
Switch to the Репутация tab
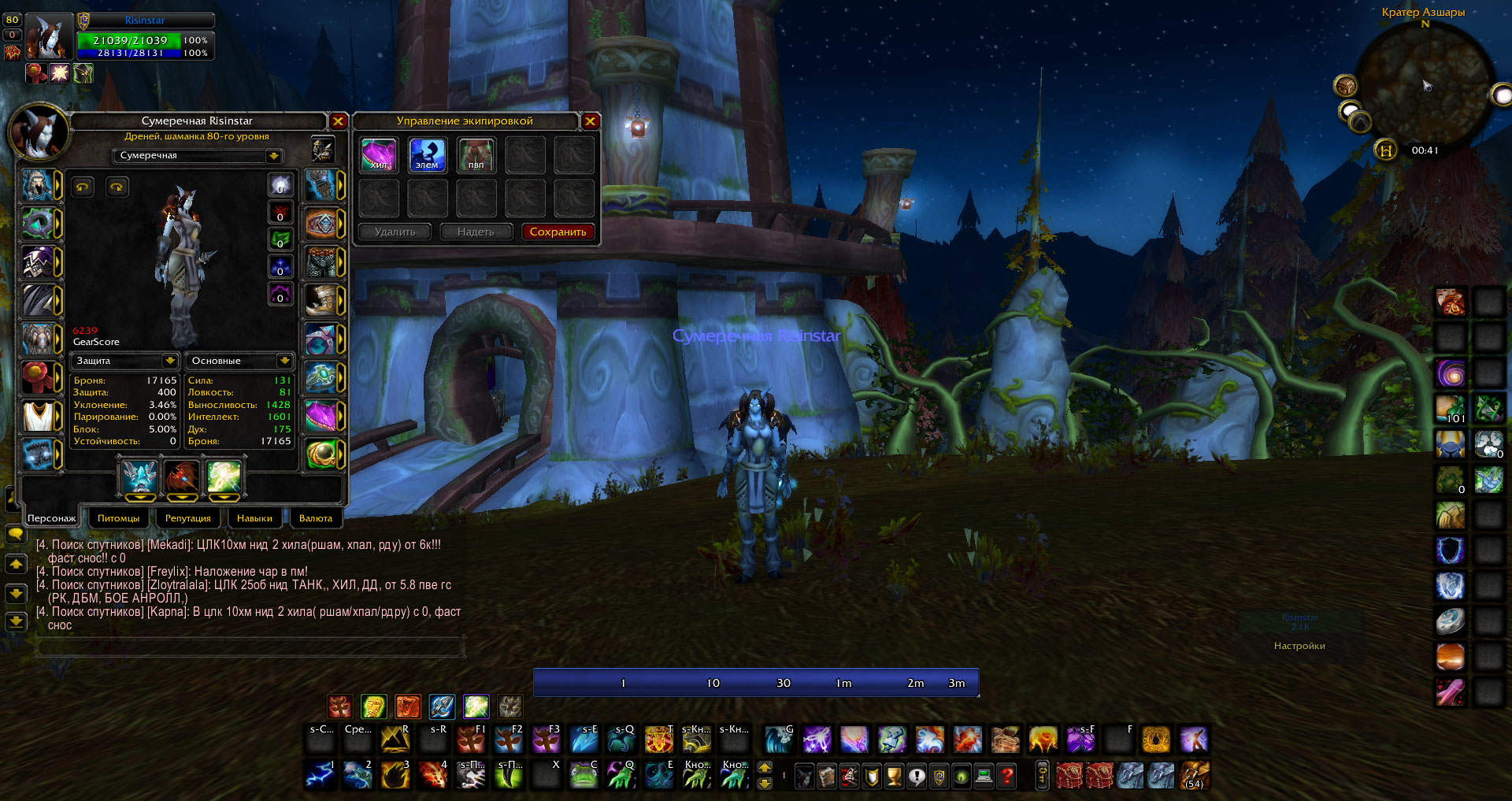[187, 518]
